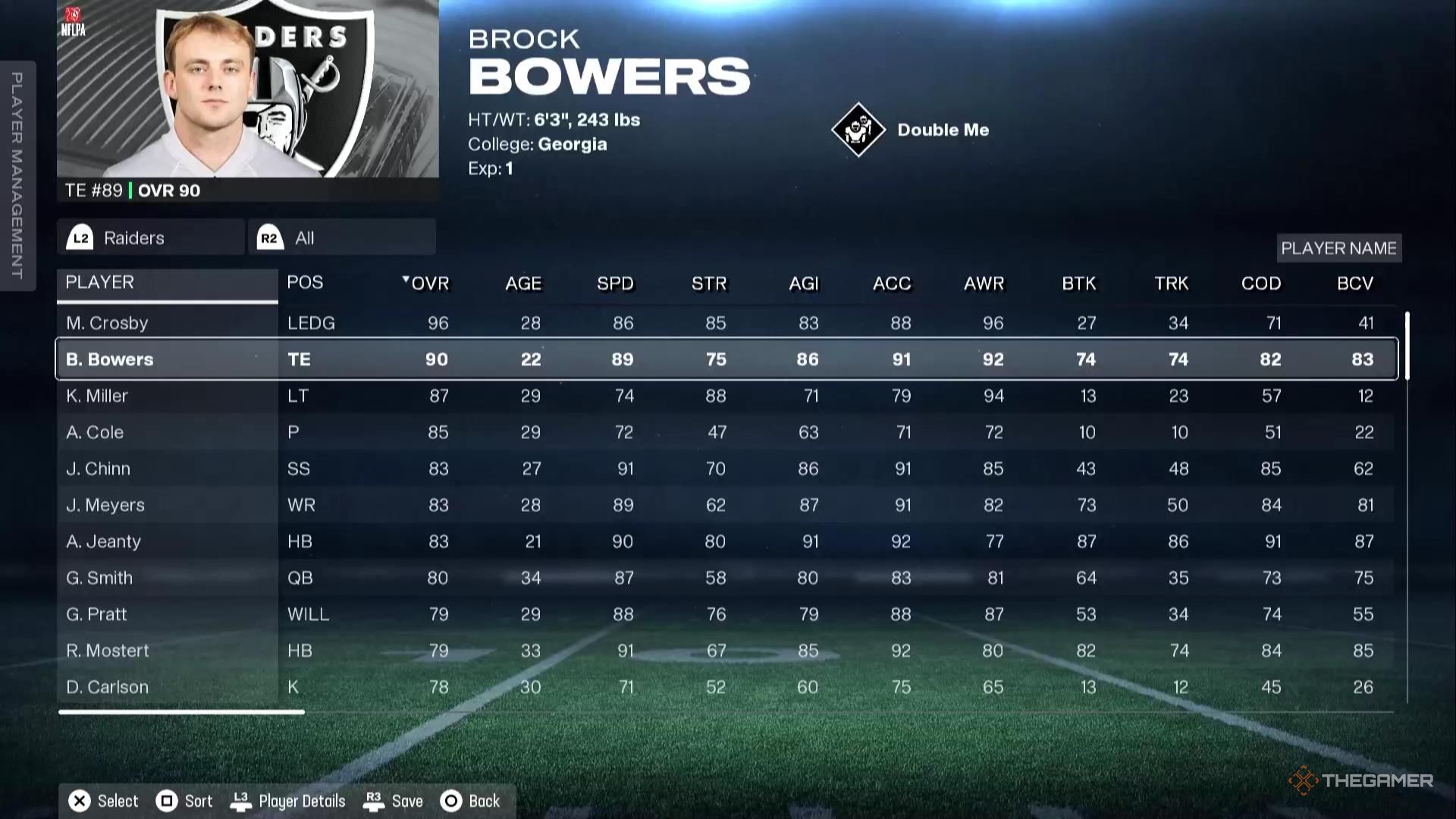Toggle sorting on the AWR column
The width and height of the screenshot is (1456, 819).
point(984,284)
